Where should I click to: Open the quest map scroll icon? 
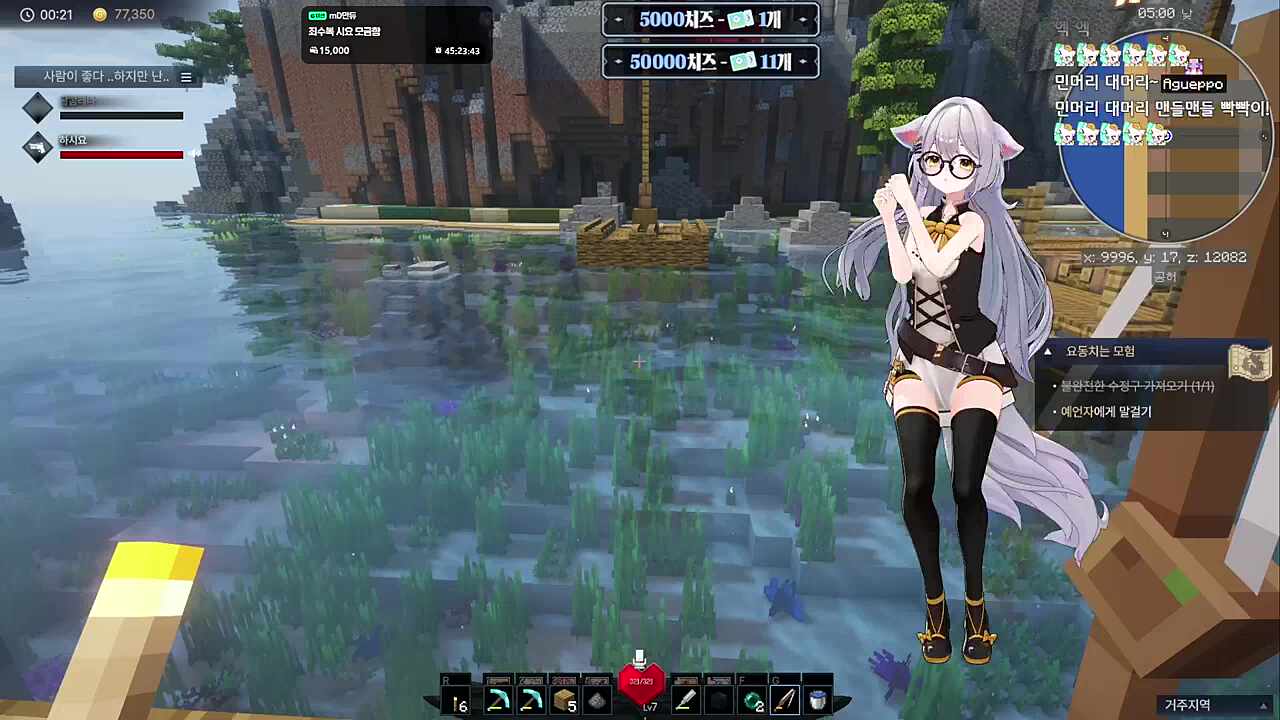(1250, 362)
